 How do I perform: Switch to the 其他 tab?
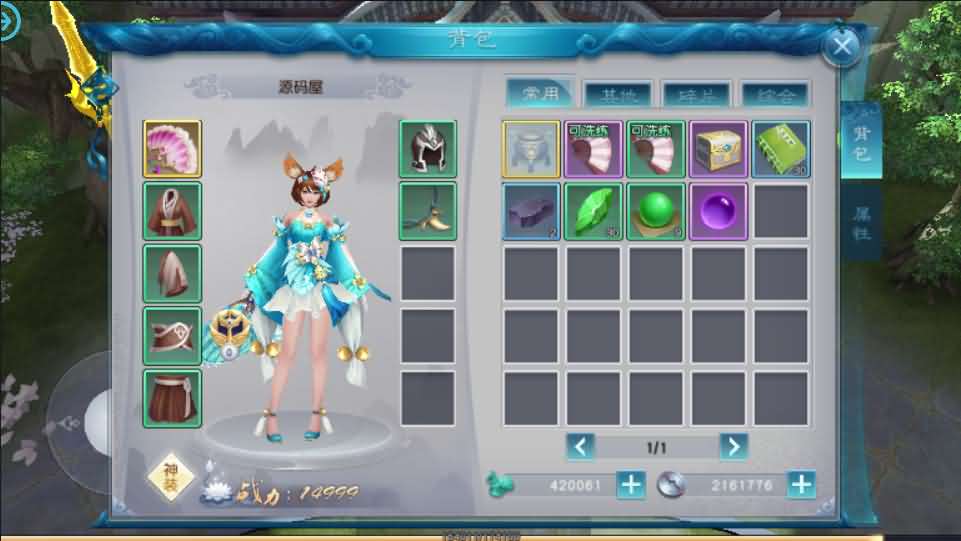click(617, 95)
